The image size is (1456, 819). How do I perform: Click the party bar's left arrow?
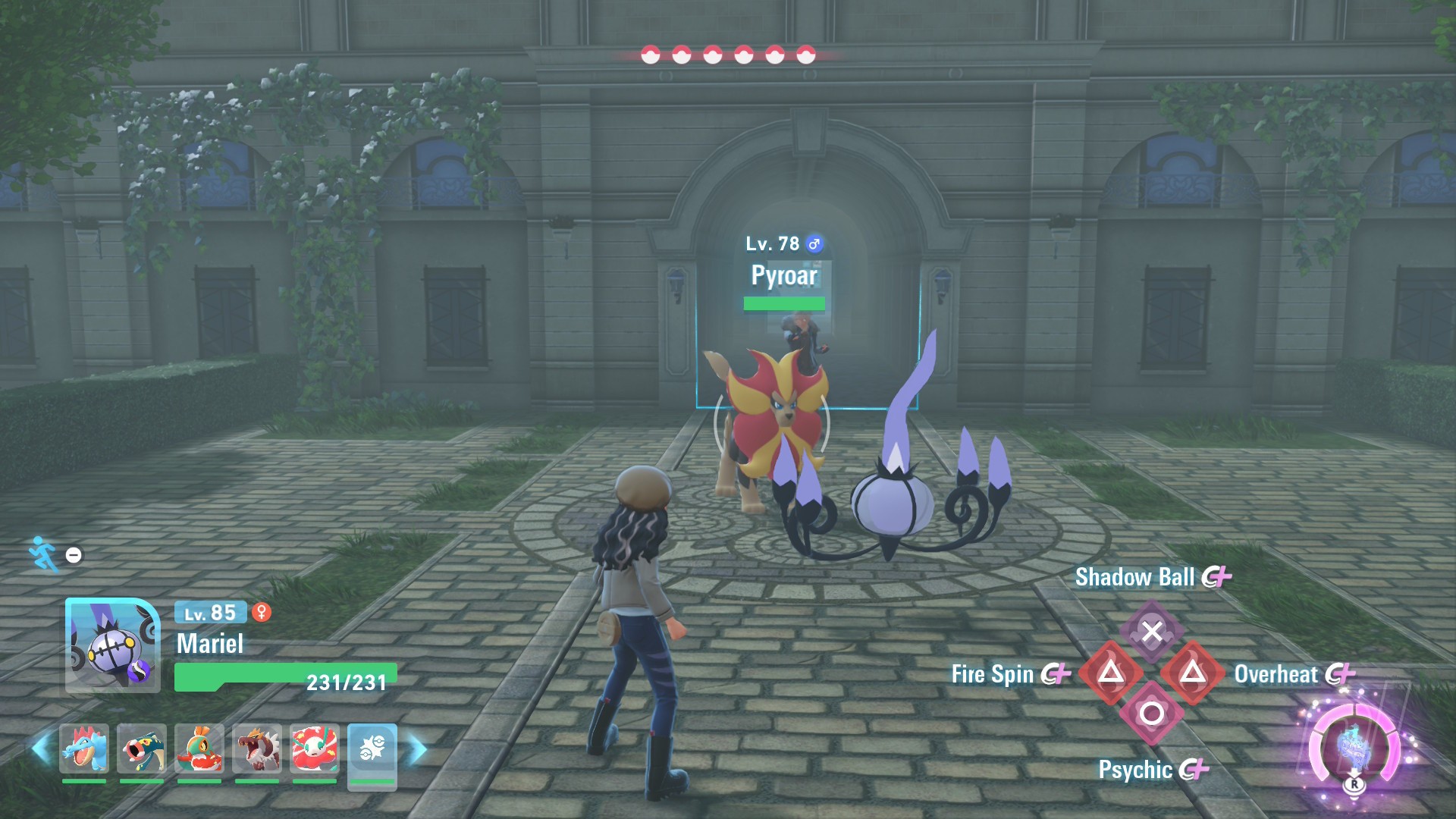(x=41, y=749)
